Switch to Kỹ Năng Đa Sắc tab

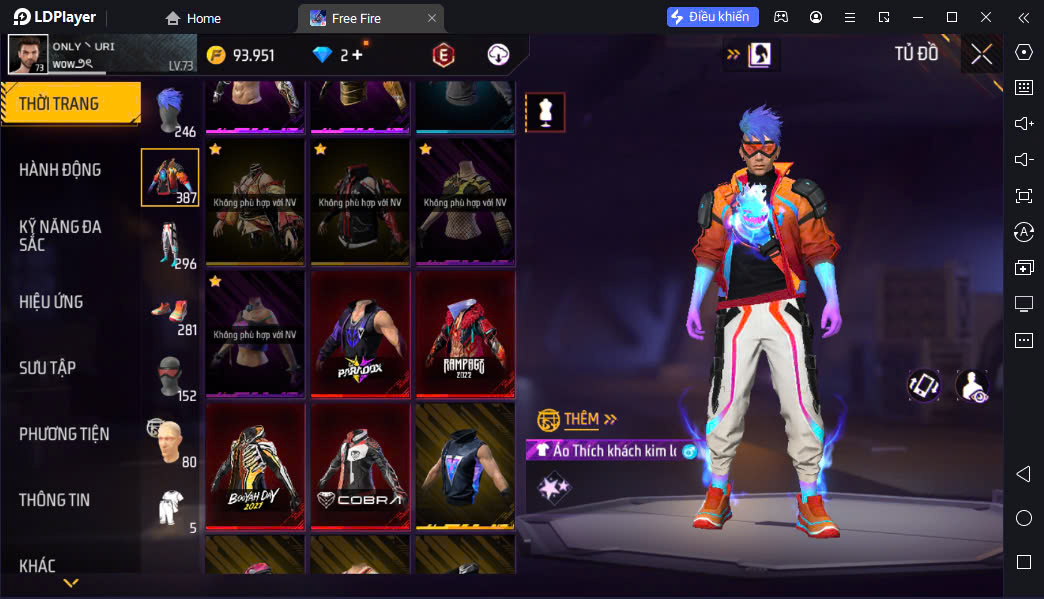click(x=60, y=235)
